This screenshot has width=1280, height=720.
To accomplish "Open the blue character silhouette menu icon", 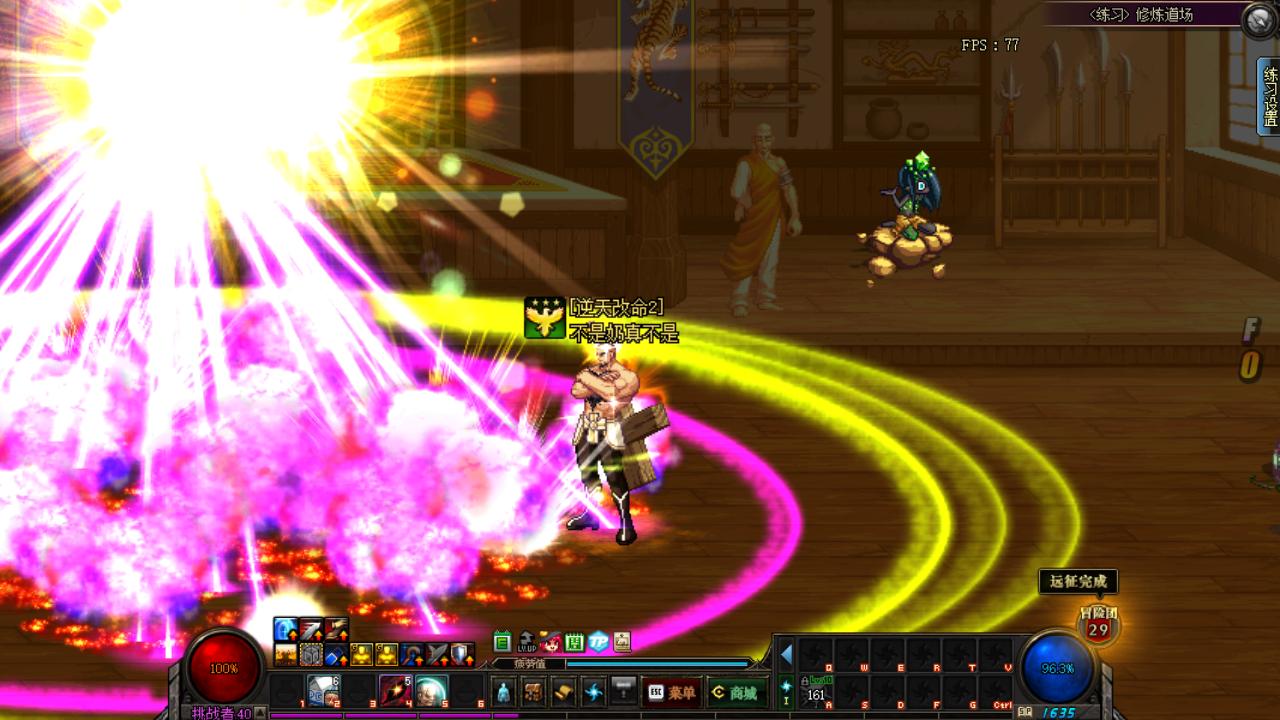I will point(504,692).
